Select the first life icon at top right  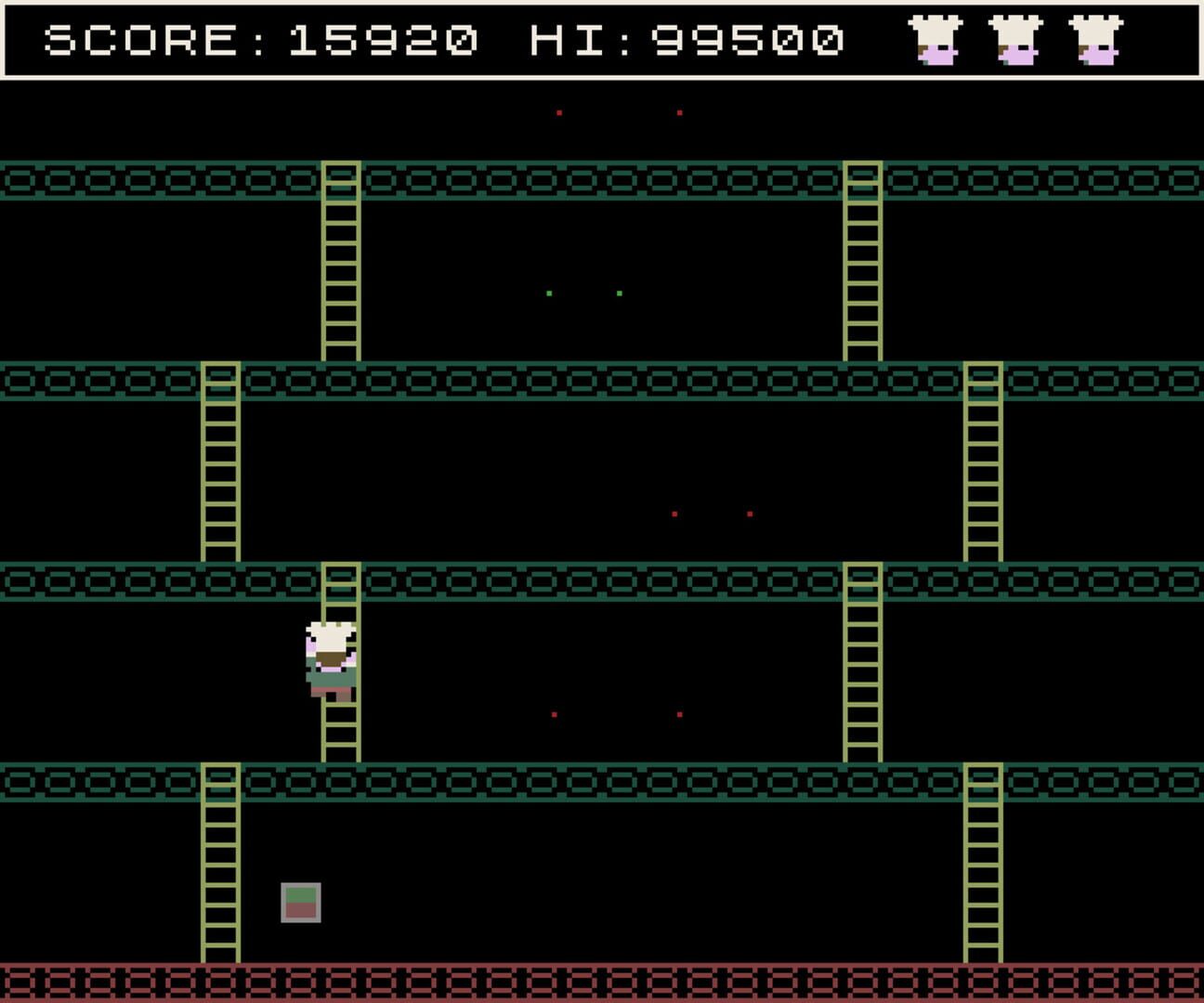point(936,42)
